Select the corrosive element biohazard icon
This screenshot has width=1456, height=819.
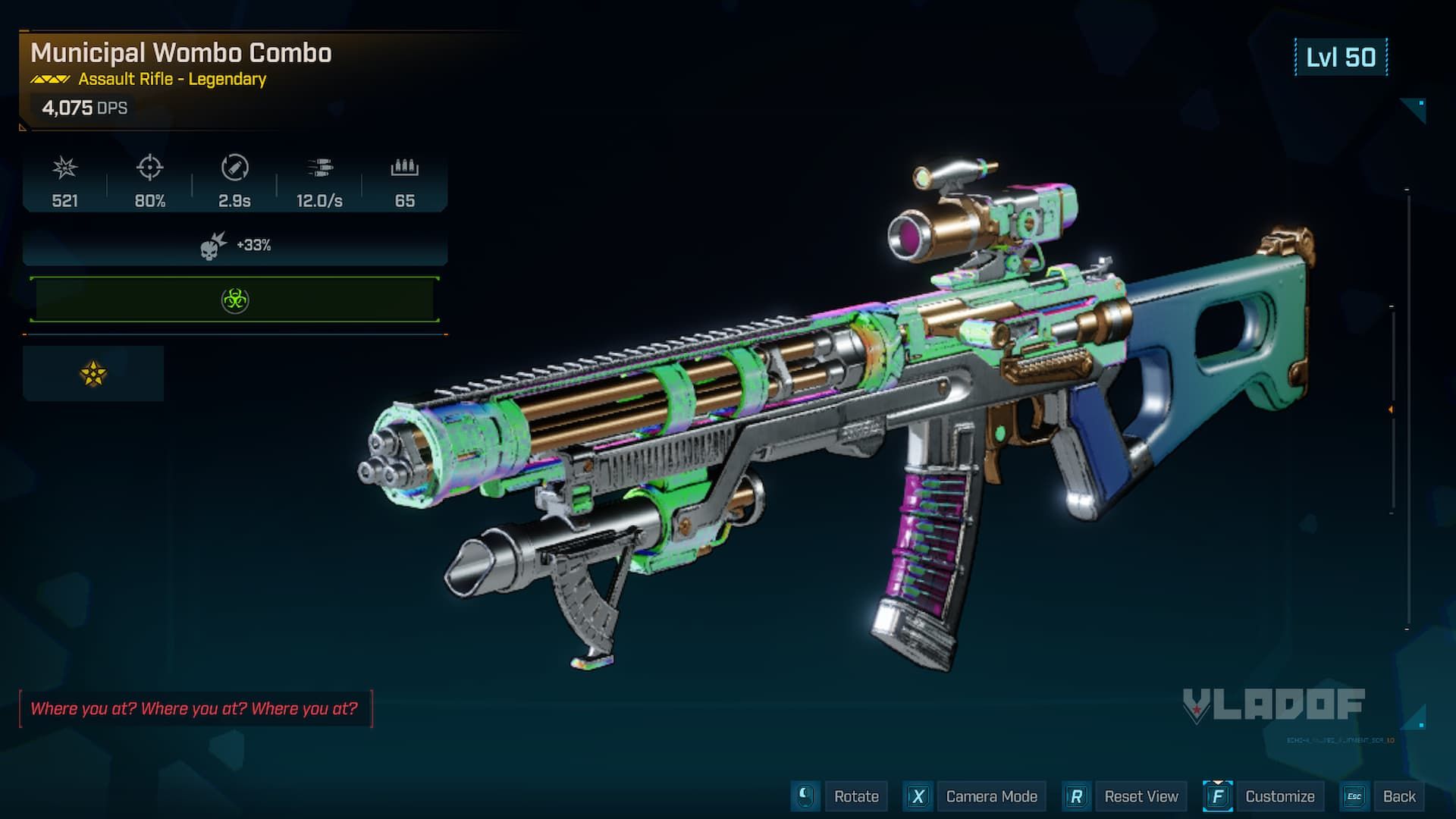coord(235,300)
